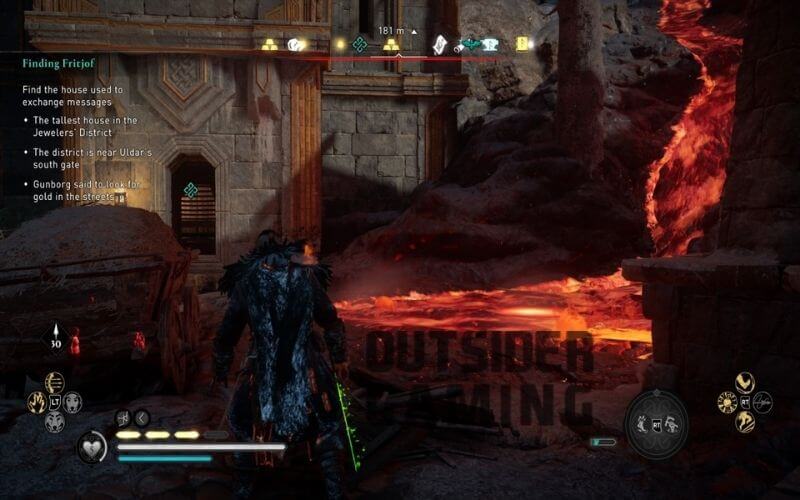Click the small chevron icon above the stamina pips
Screen dimensions: 800x500
(x=142, y=418)
